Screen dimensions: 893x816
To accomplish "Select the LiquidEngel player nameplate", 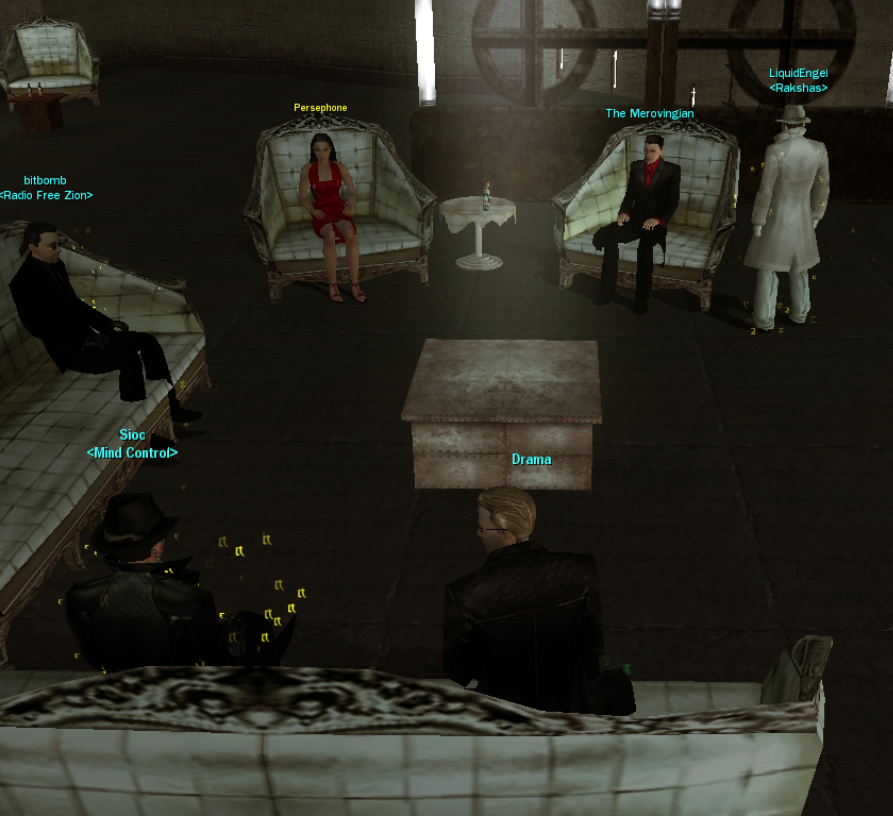I will pyautogui.click(x=798, y=73).
